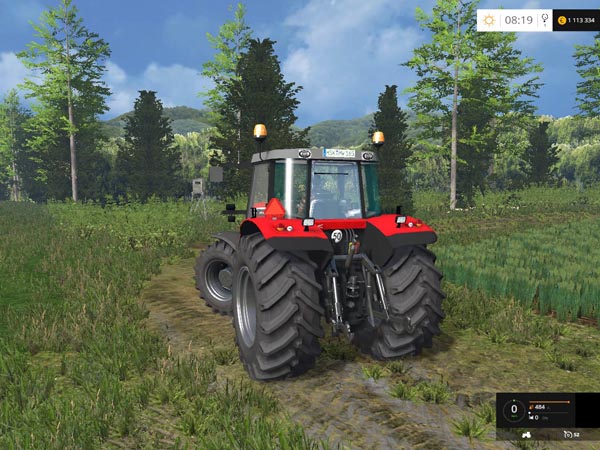The width and height of the screenshot is (600, 450).
Task: Click the gold euro coin icon
Action: coord(562,20)
